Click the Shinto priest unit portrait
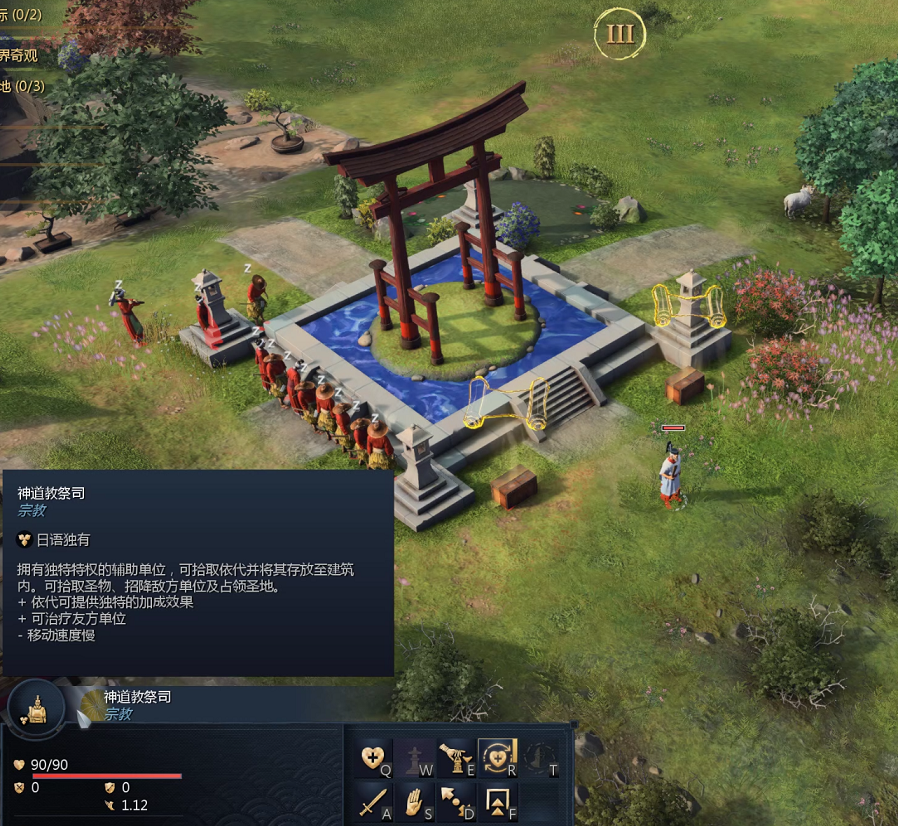This screenshot has width=898, height=826. pyautogui.click(x=36, y=707)
